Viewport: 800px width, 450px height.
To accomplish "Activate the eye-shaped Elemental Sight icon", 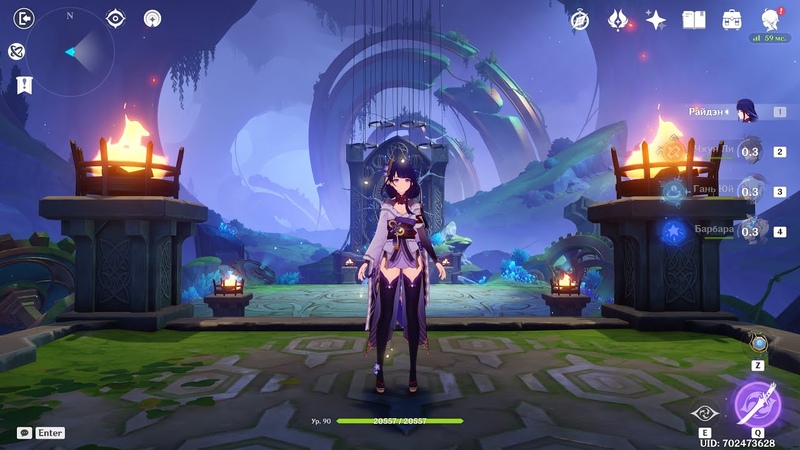I will 116,18.
